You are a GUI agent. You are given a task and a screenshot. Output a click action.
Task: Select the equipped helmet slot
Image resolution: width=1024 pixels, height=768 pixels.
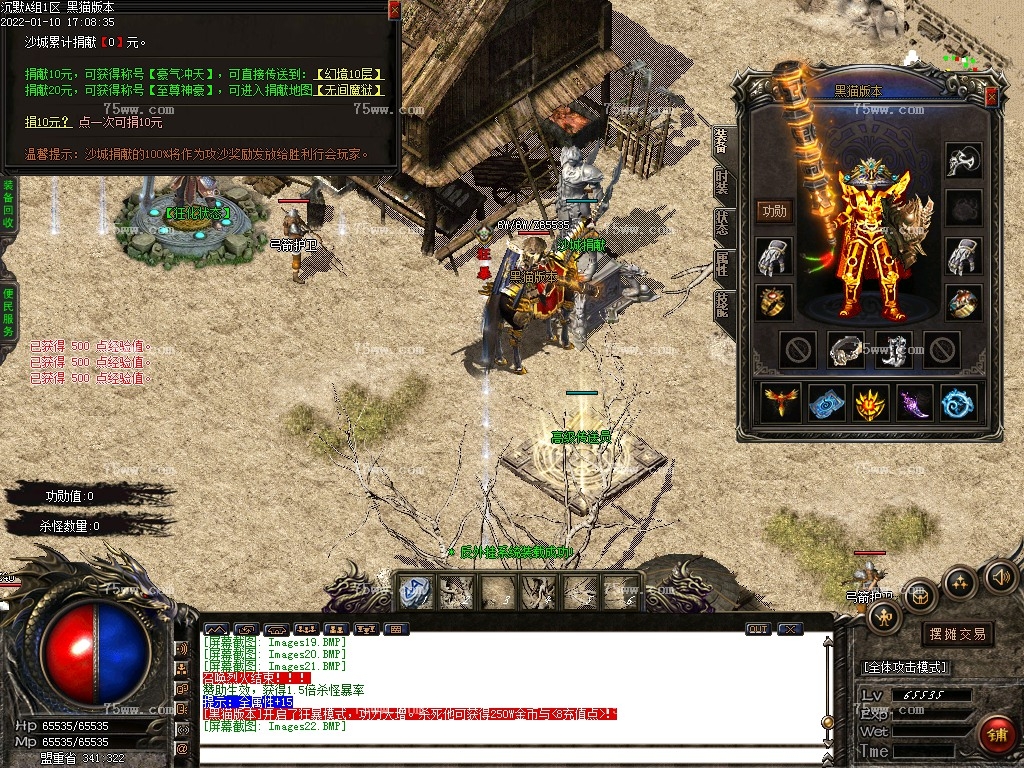(963, 160)
